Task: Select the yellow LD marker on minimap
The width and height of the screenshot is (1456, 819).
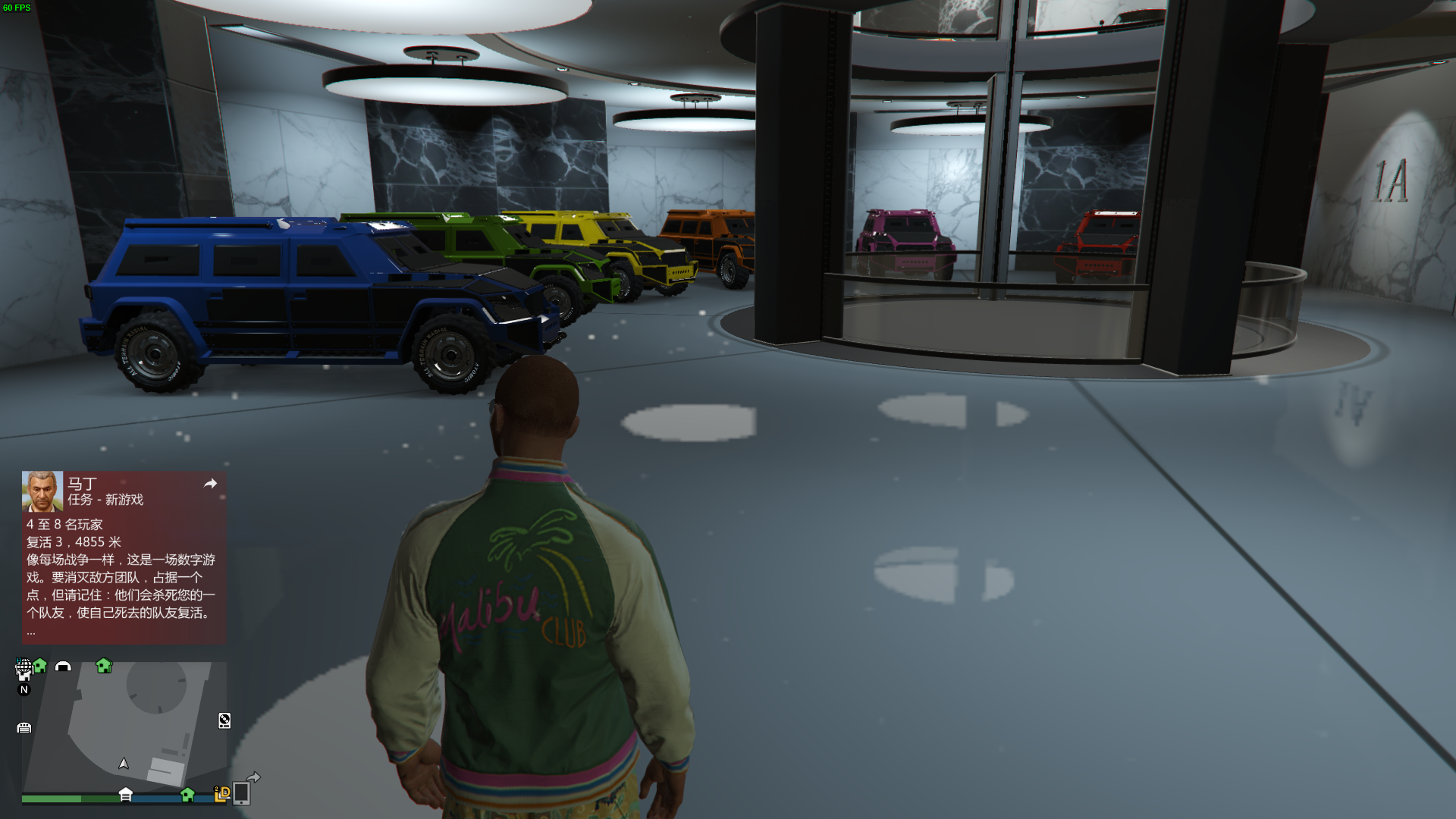Action: [x=222, y=793]
